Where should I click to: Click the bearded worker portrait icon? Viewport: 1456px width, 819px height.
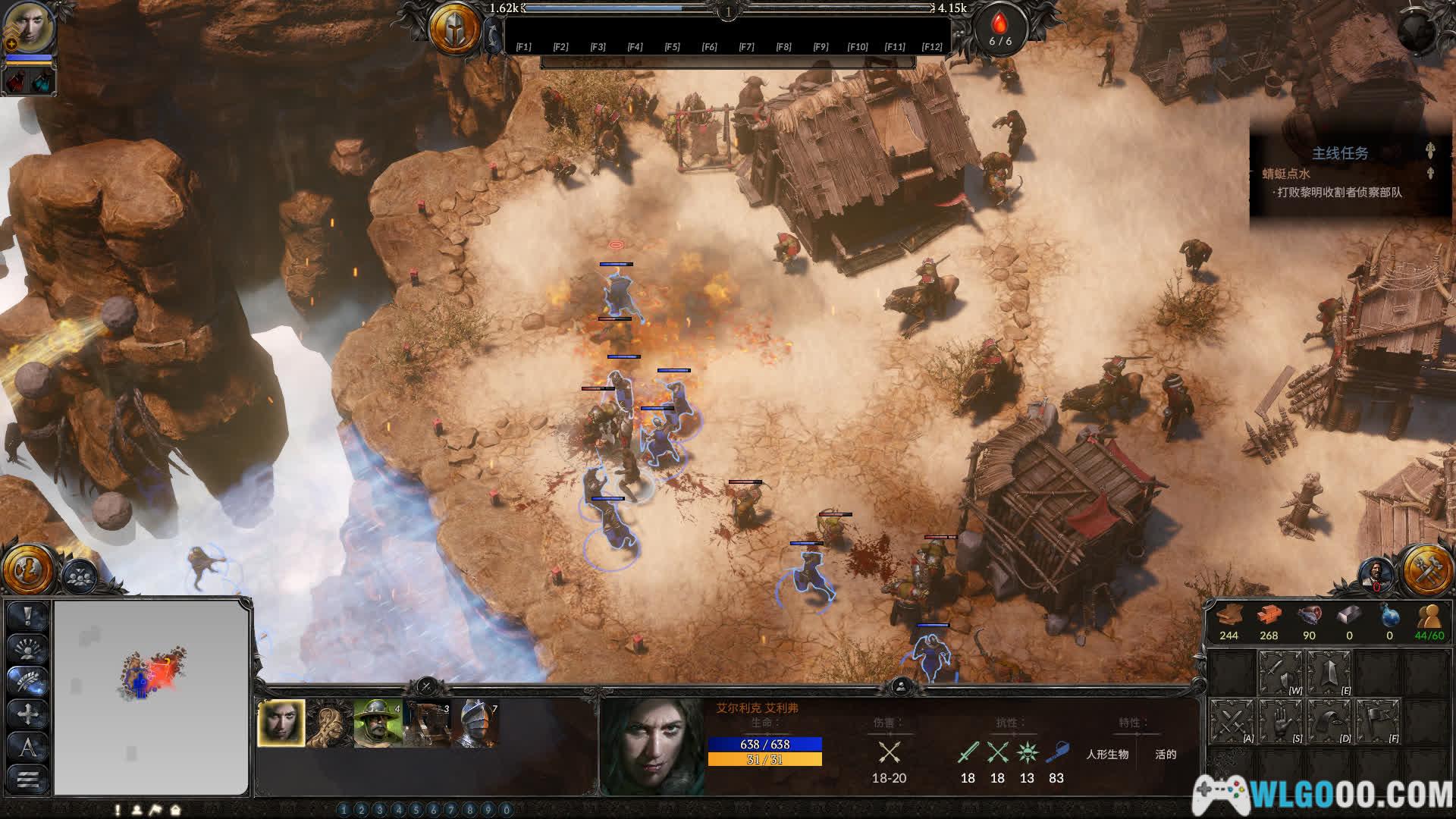(x=1375, y=574)
